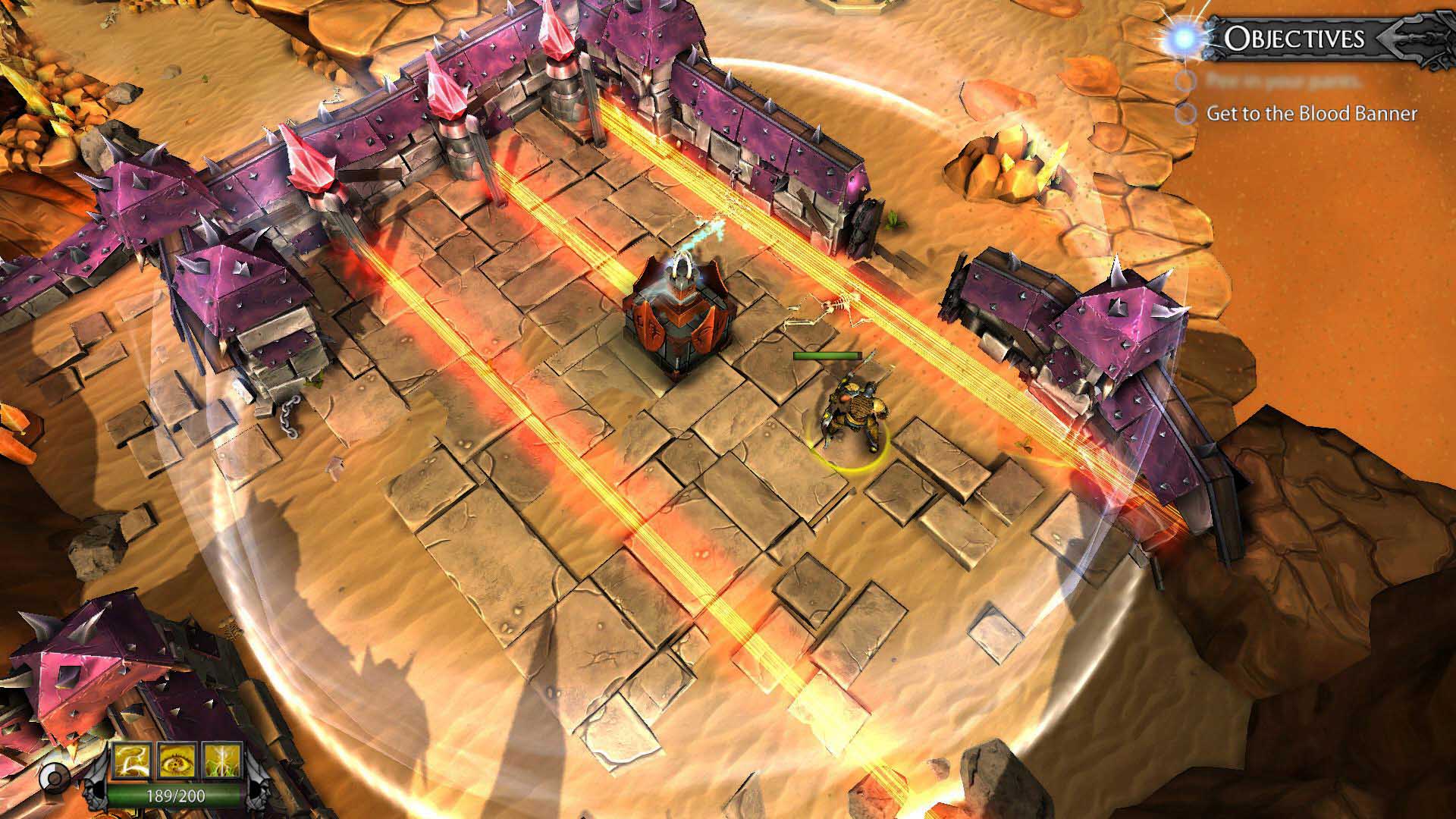Activate the eye ability icon
The width and height of the screenshot is (1456, 819).
[177, 761]
